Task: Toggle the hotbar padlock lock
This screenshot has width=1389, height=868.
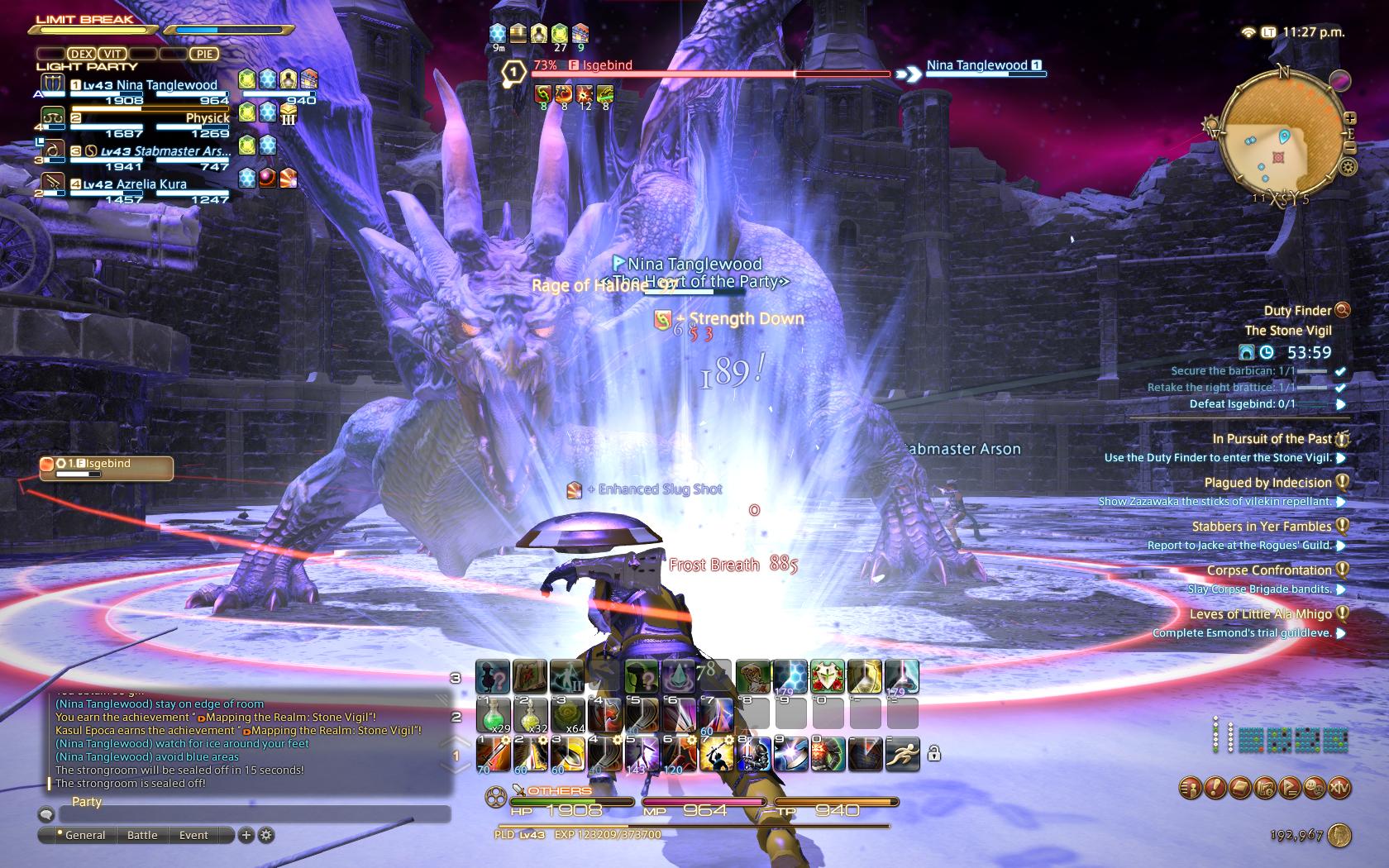Action: (x=933, y=753)
